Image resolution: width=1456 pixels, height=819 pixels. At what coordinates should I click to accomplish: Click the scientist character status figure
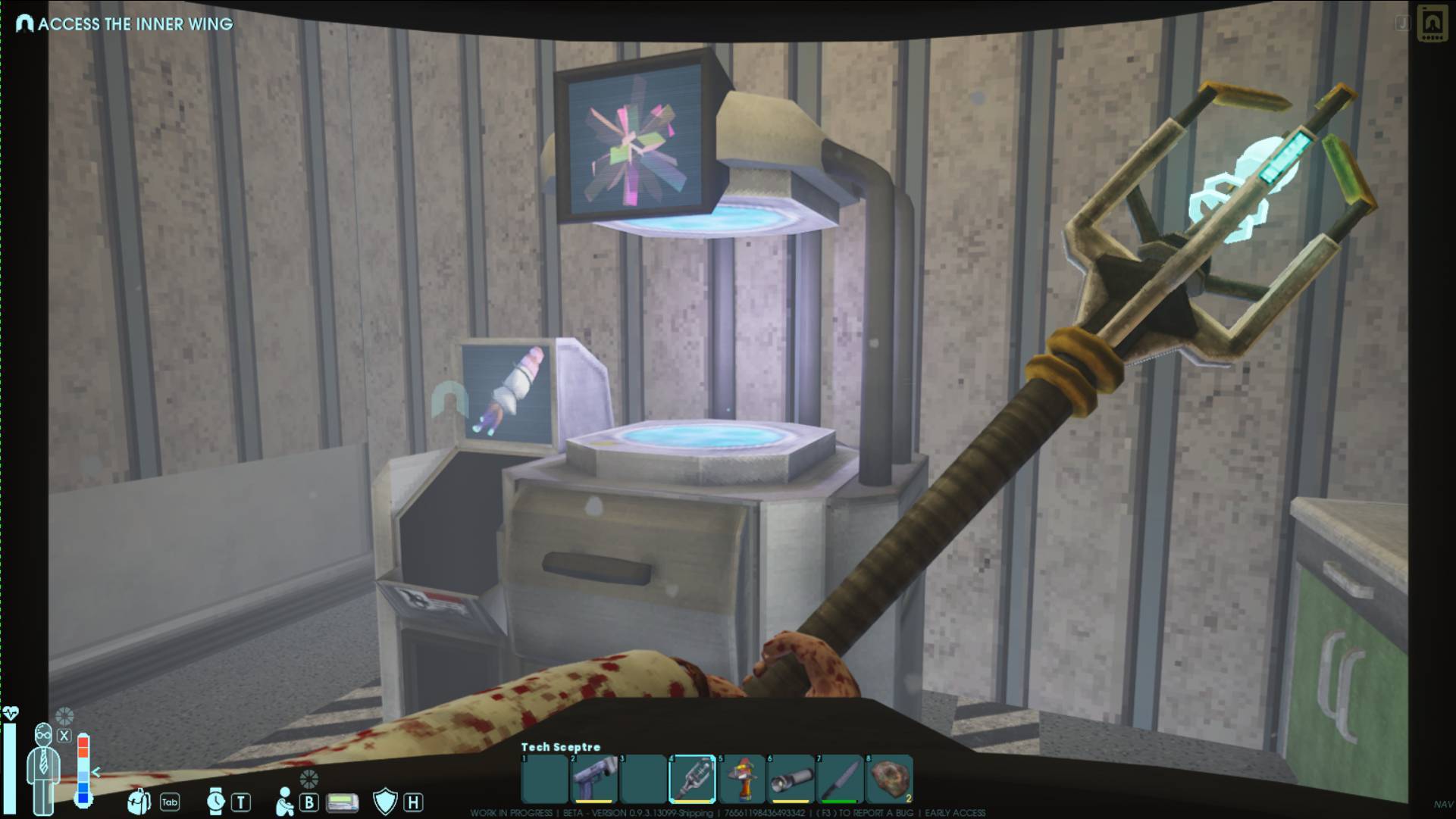tap(43, 765)
